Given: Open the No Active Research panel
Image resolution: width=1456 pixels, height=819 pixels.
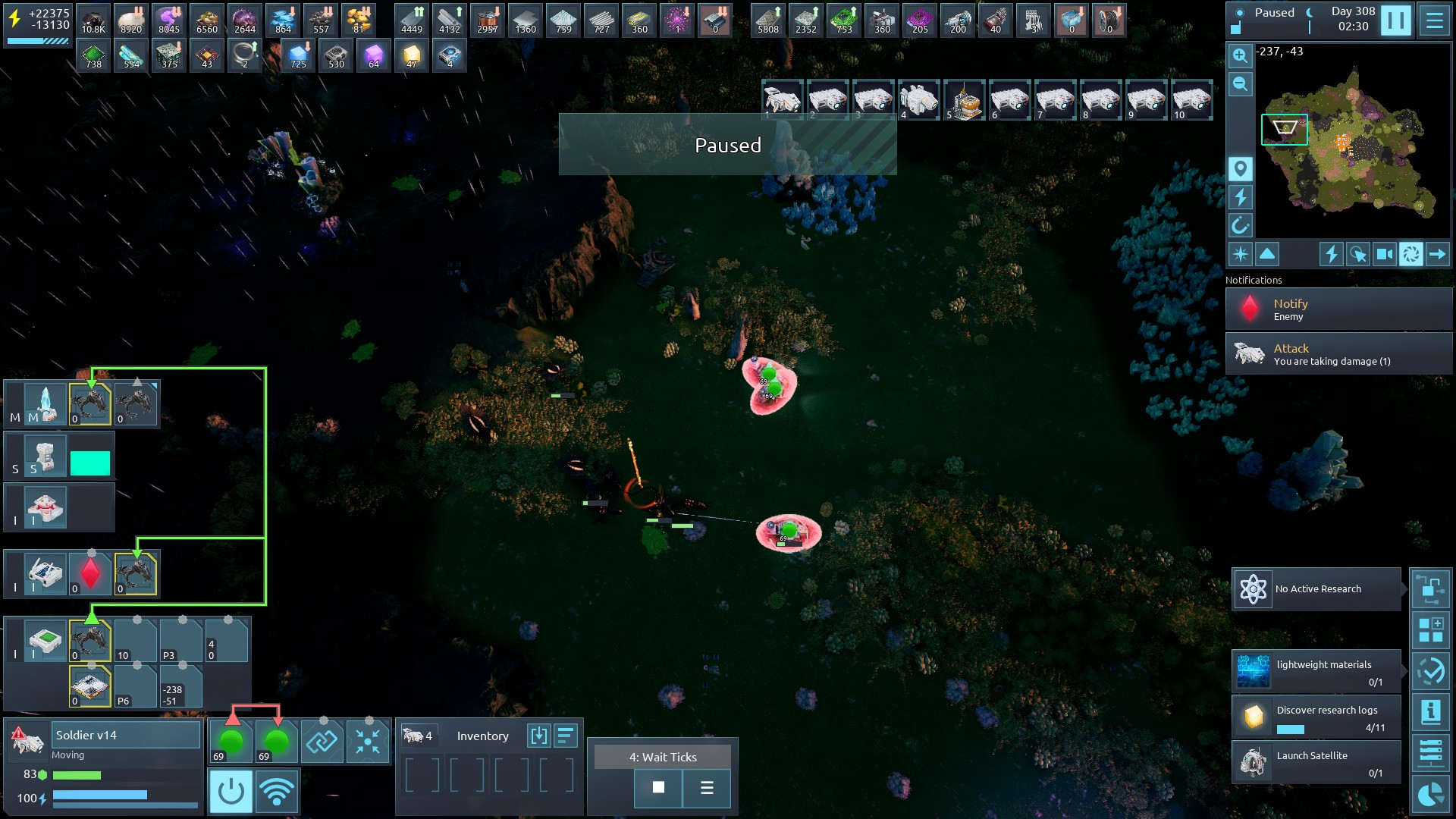Looking at the screenshot, I should click(x=1316, y=589).
